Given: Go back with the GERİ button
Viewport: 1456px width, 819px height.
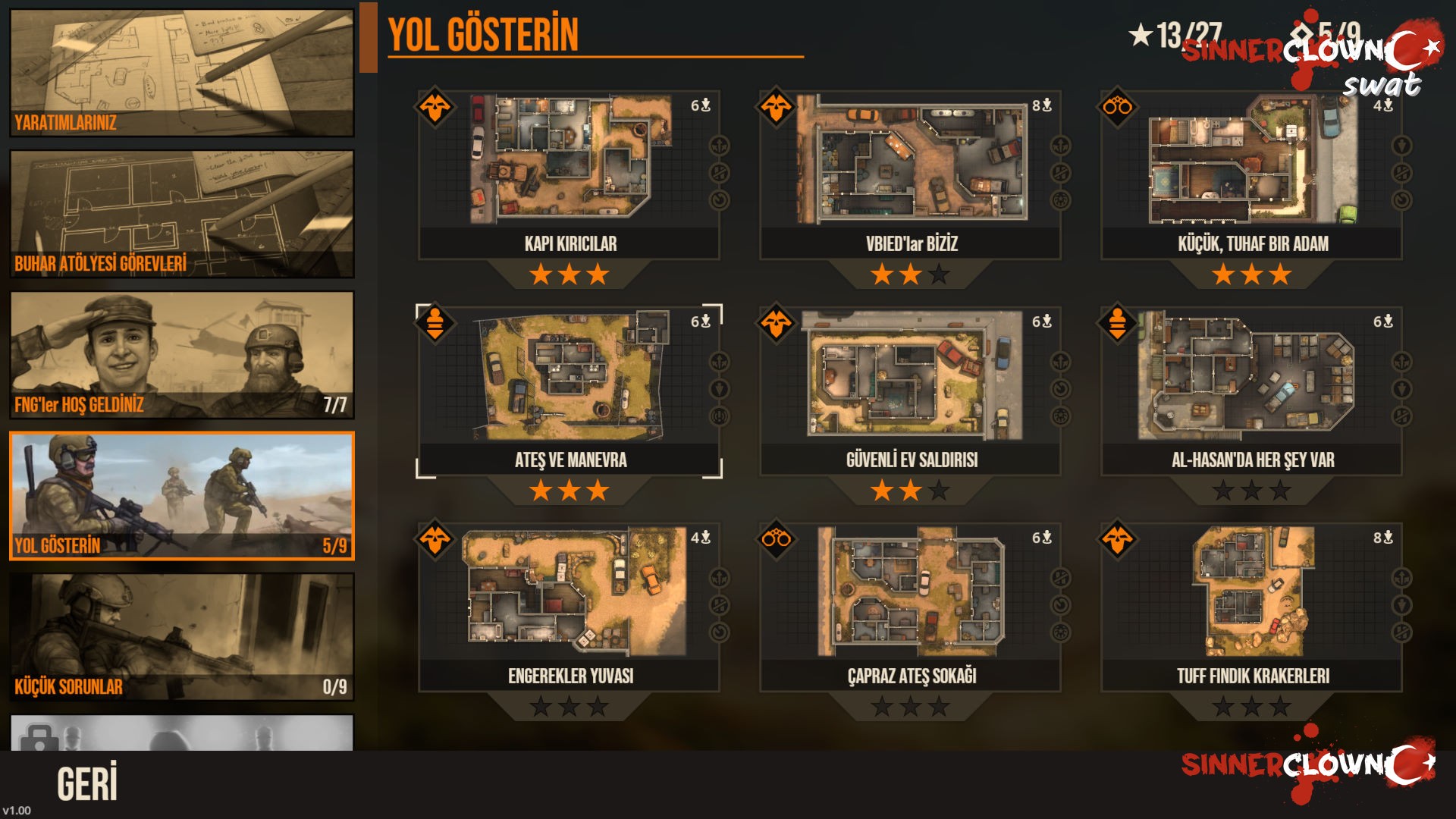Looking at the screenshot, I should click(x=87, y=783).
